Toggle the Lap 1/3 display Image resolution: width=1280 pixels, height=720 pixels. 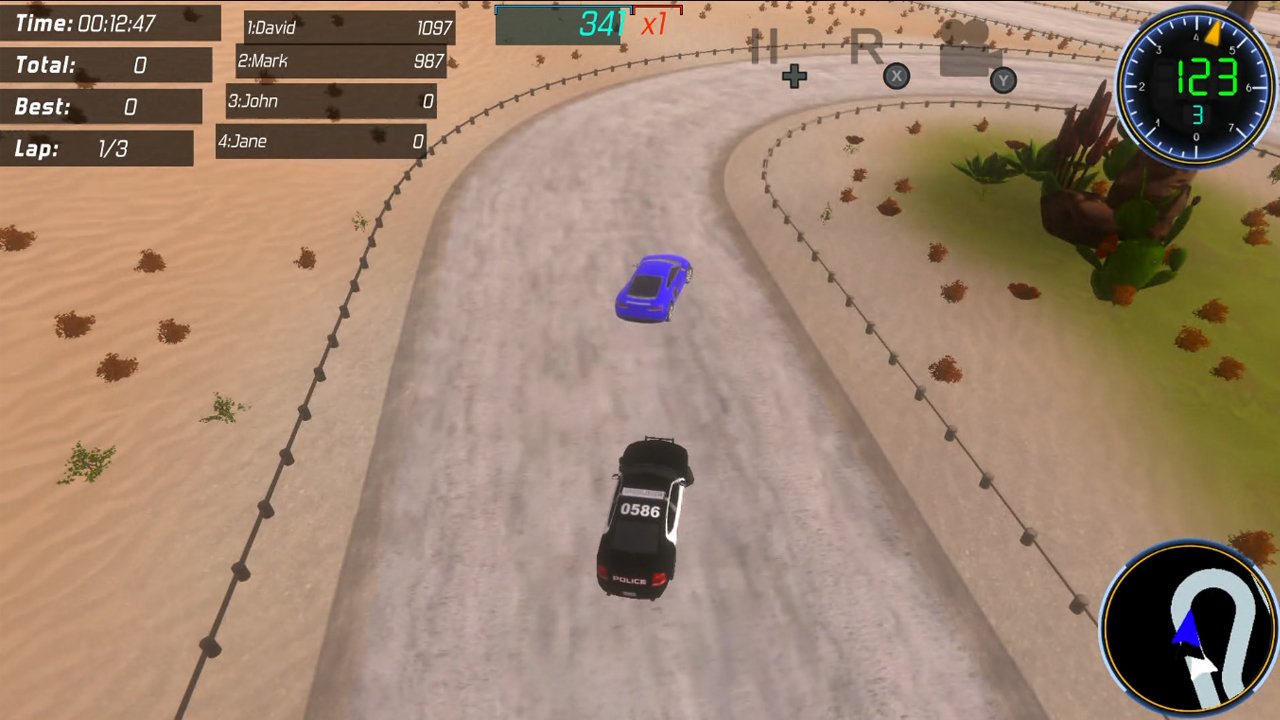pos(97,149)
